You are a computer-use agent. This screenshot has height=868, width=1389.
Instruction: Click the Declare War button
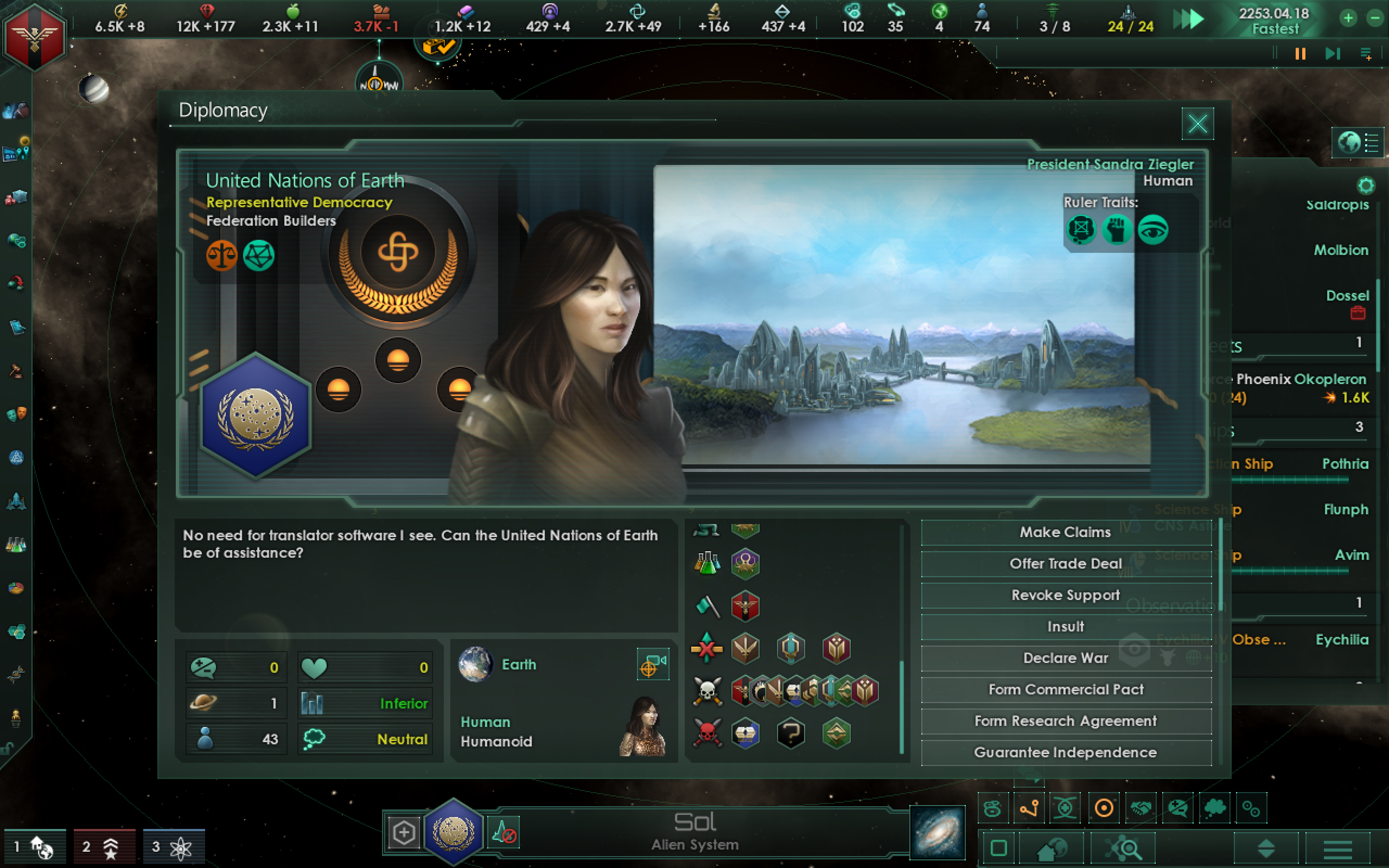1066,658
